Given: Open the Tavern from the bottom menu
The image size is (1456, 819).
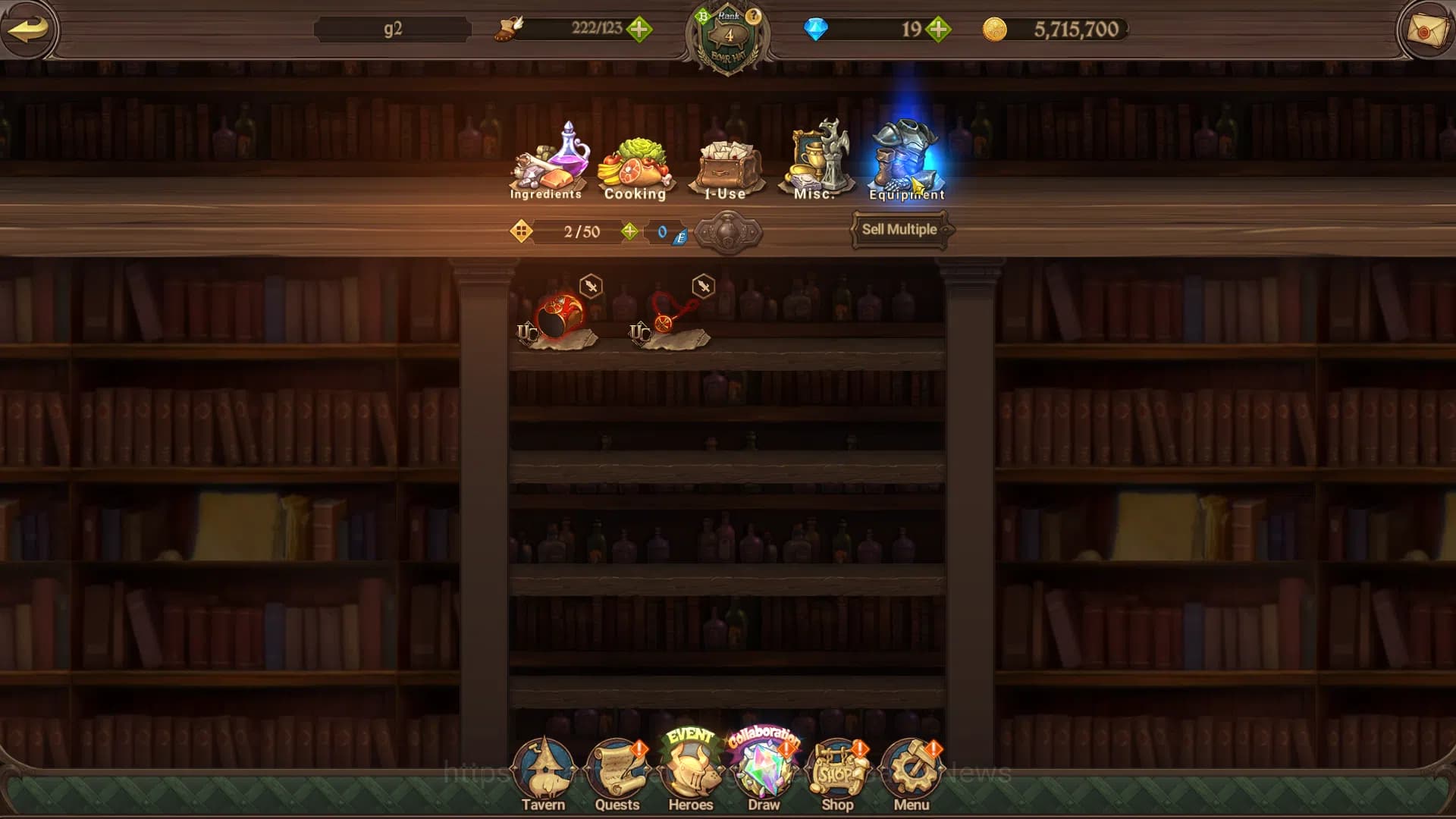Looking at the screenshot, I should (x=543, y=773).
